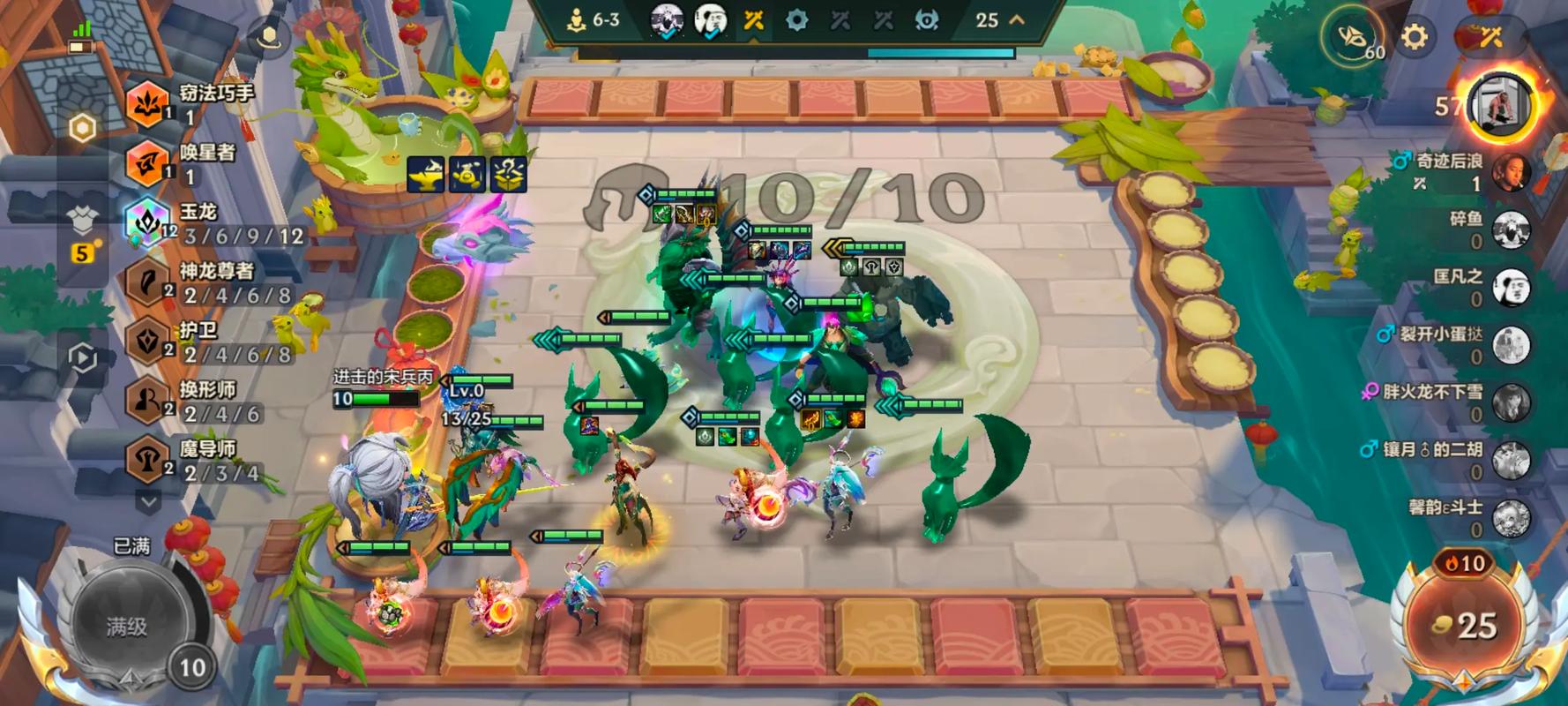Tap the 满级 level-up button

pos(128,626)
